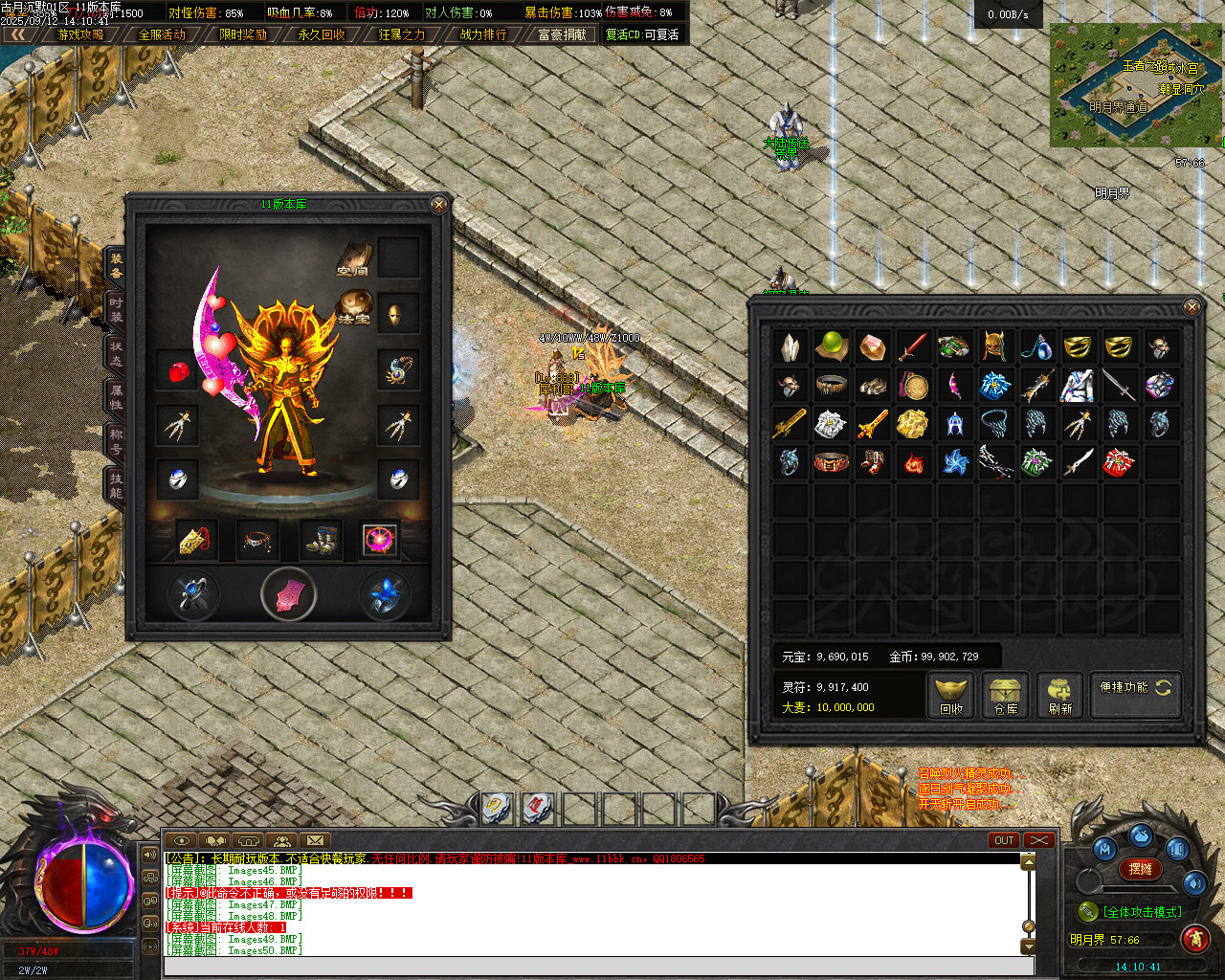Open the 法宝 treasure button
This screenshot has width=1225, height=980.
point(355,307)
